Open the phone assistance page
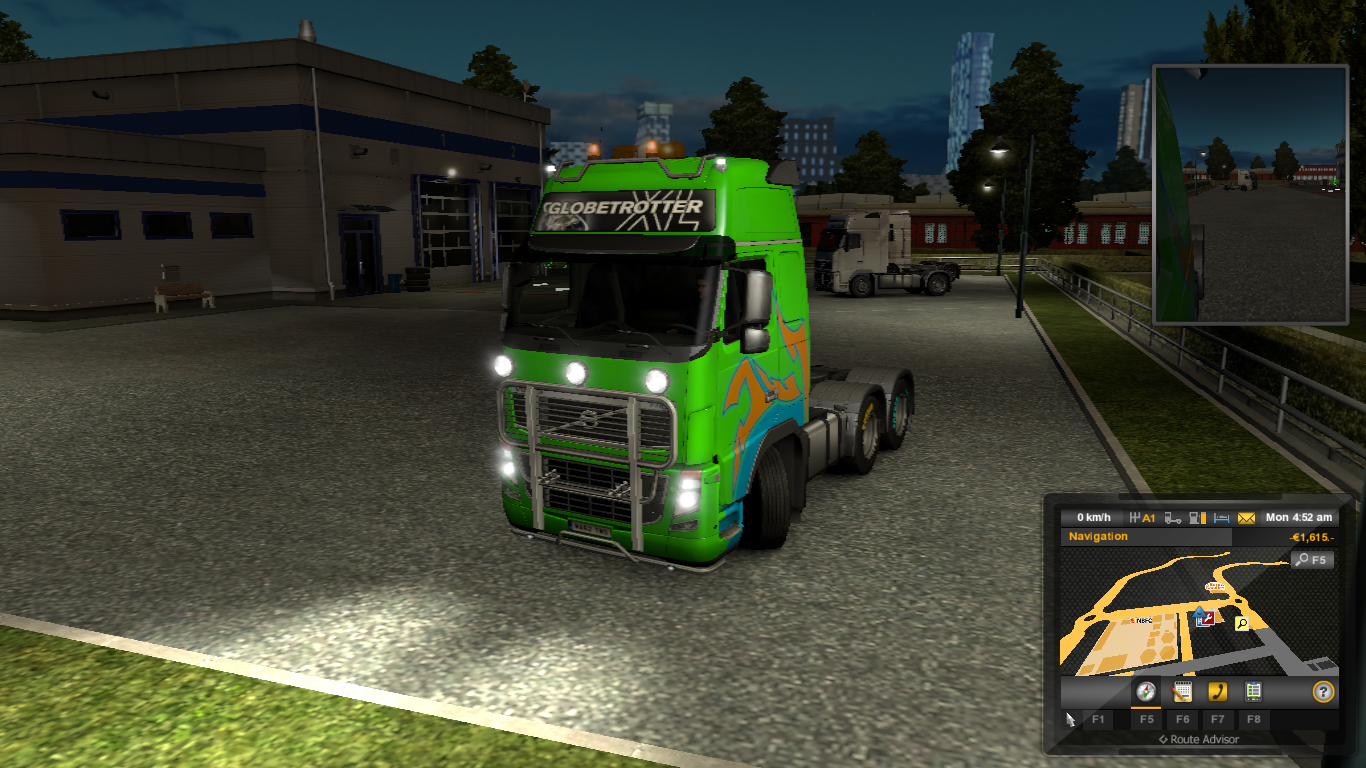The image size is (1366, 768). tap(1219, 691)
